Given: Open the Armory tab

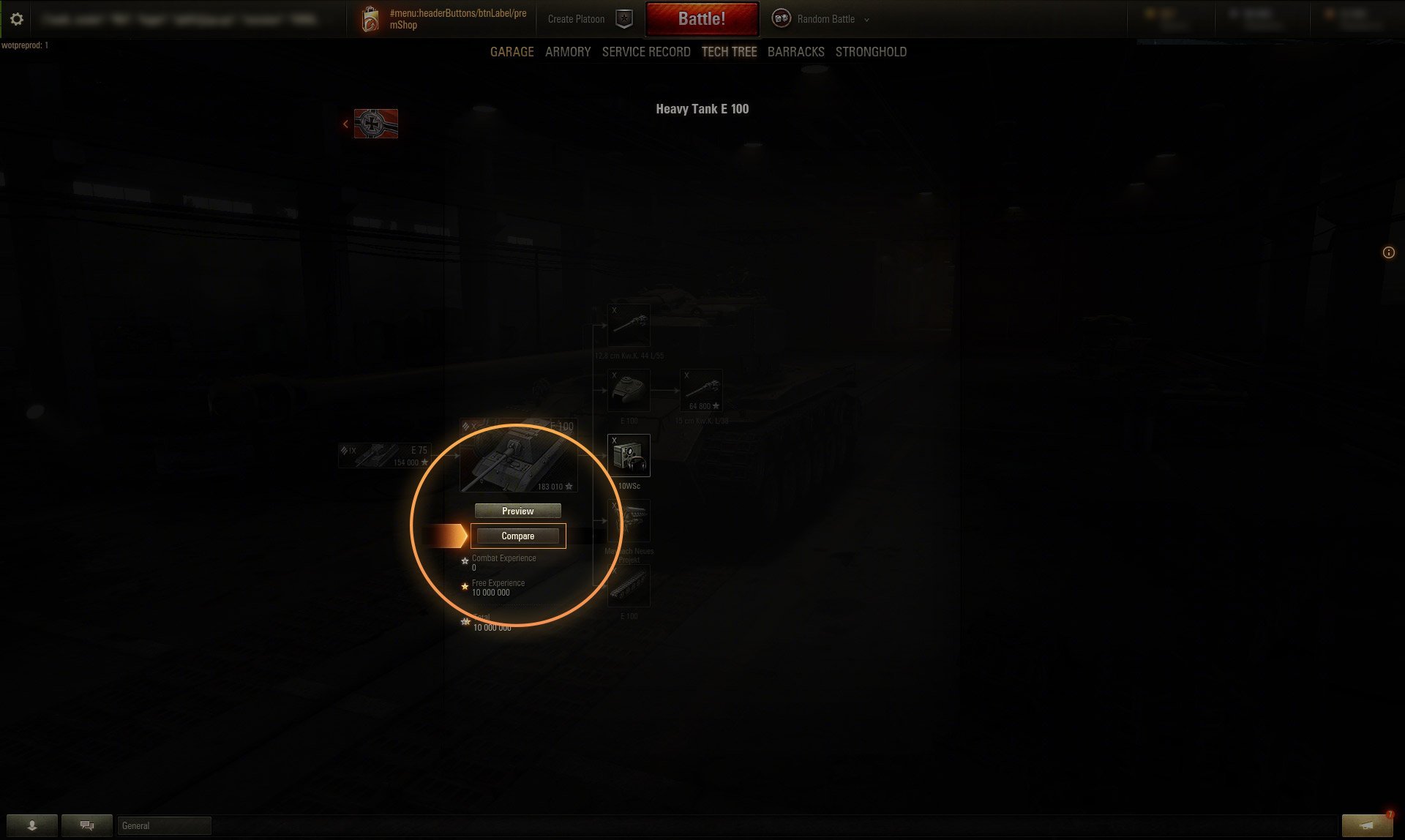Looking at the screenshot, I should (568, 52).
